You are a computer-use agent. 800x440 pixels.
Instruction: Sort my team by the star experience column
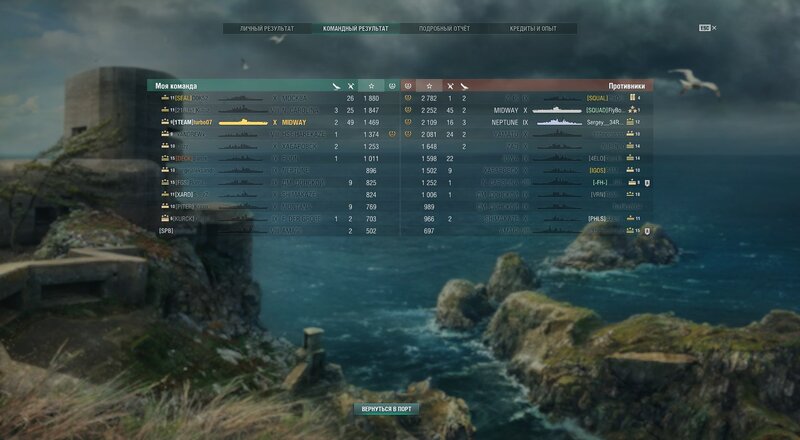(x=372, y=86)
